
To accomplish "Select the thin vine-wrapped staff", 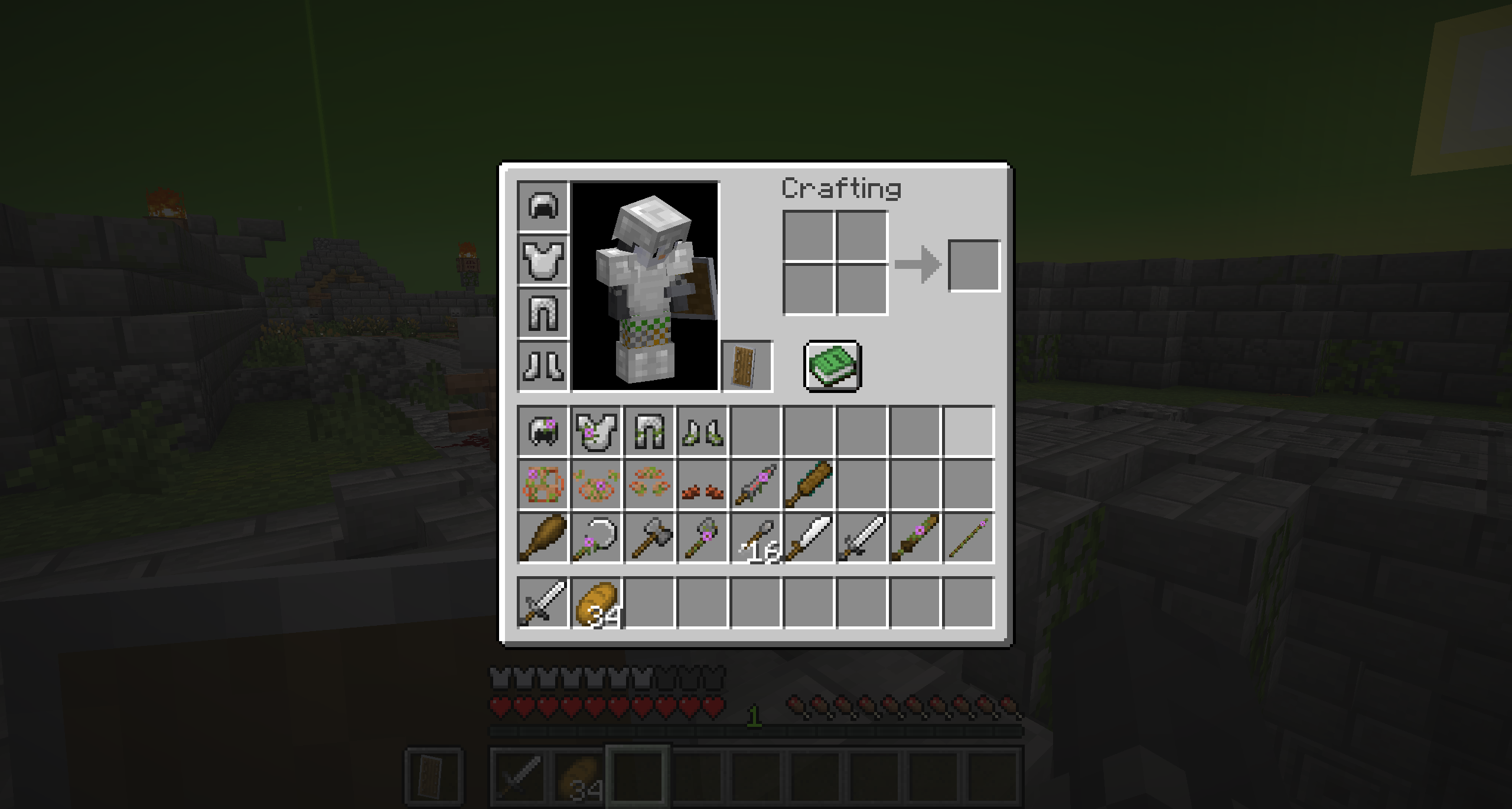I will (968, 538).
